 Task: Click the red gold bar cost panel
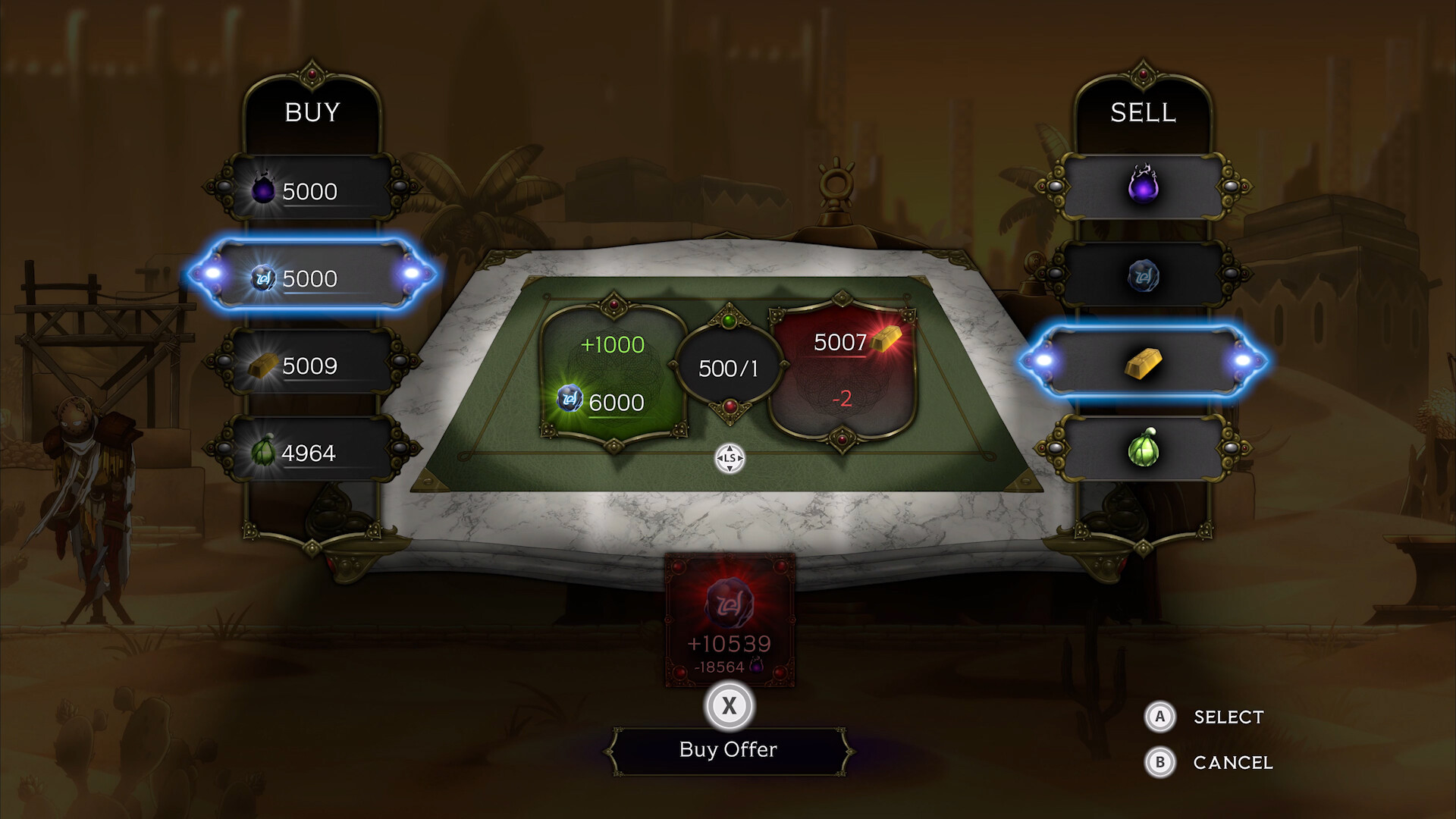[842, 372]
